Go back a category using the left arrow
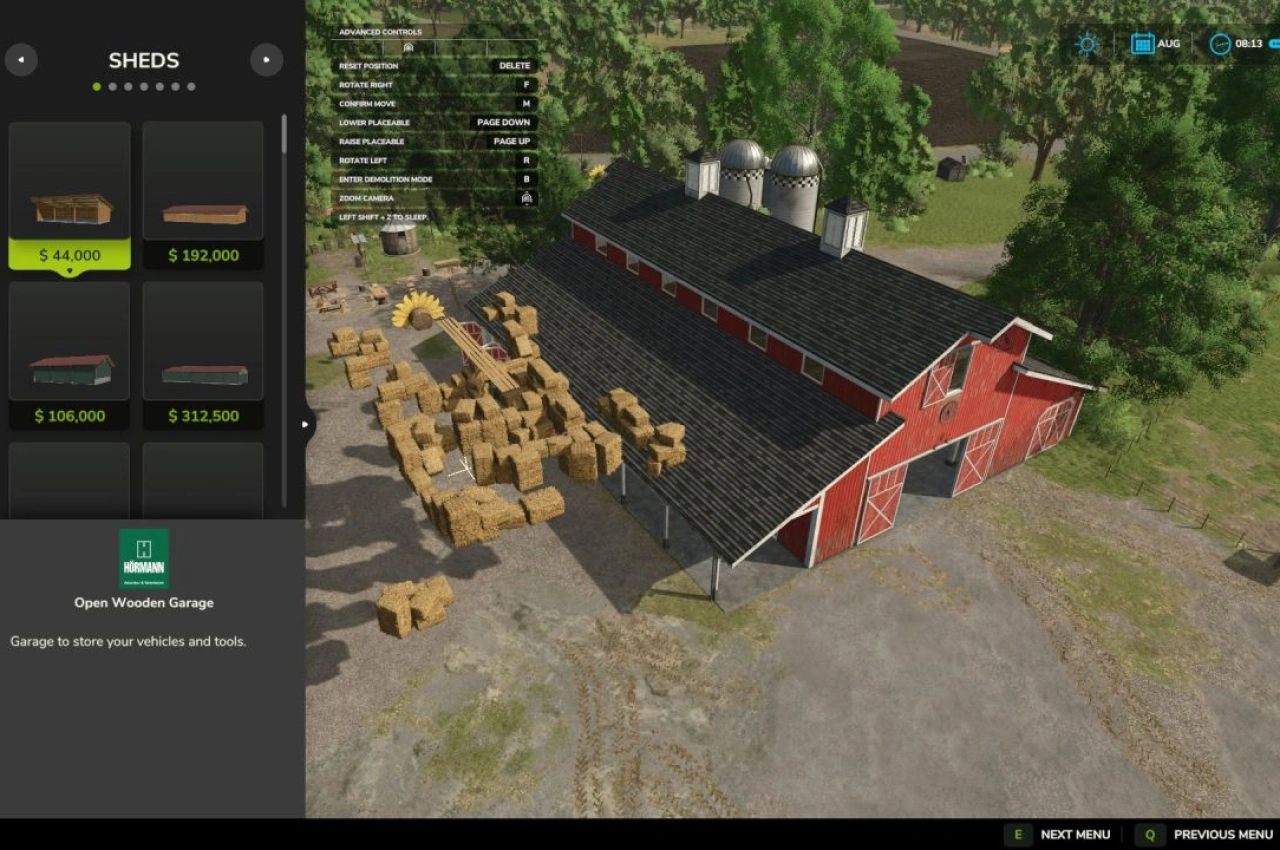Screen dimensions: 1280x850 tap(21, 60)
